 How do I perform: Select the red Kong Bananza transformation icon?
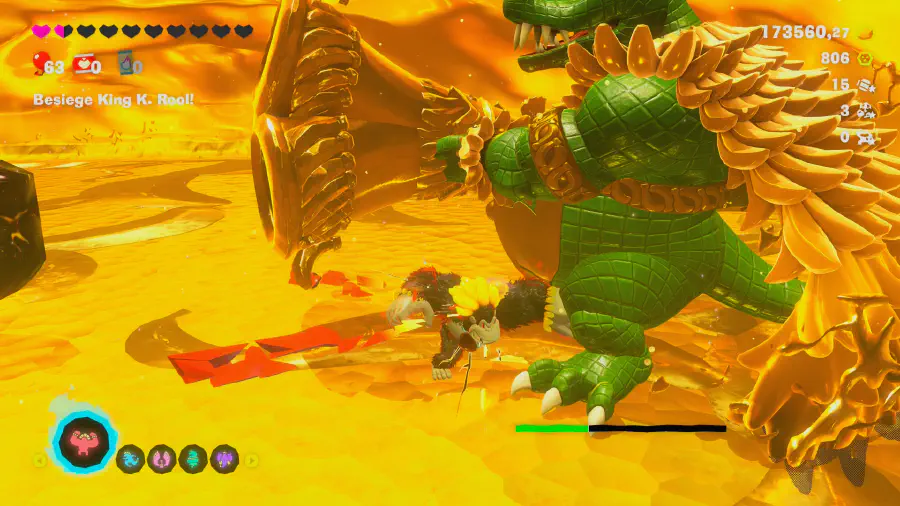coord(85,441)
